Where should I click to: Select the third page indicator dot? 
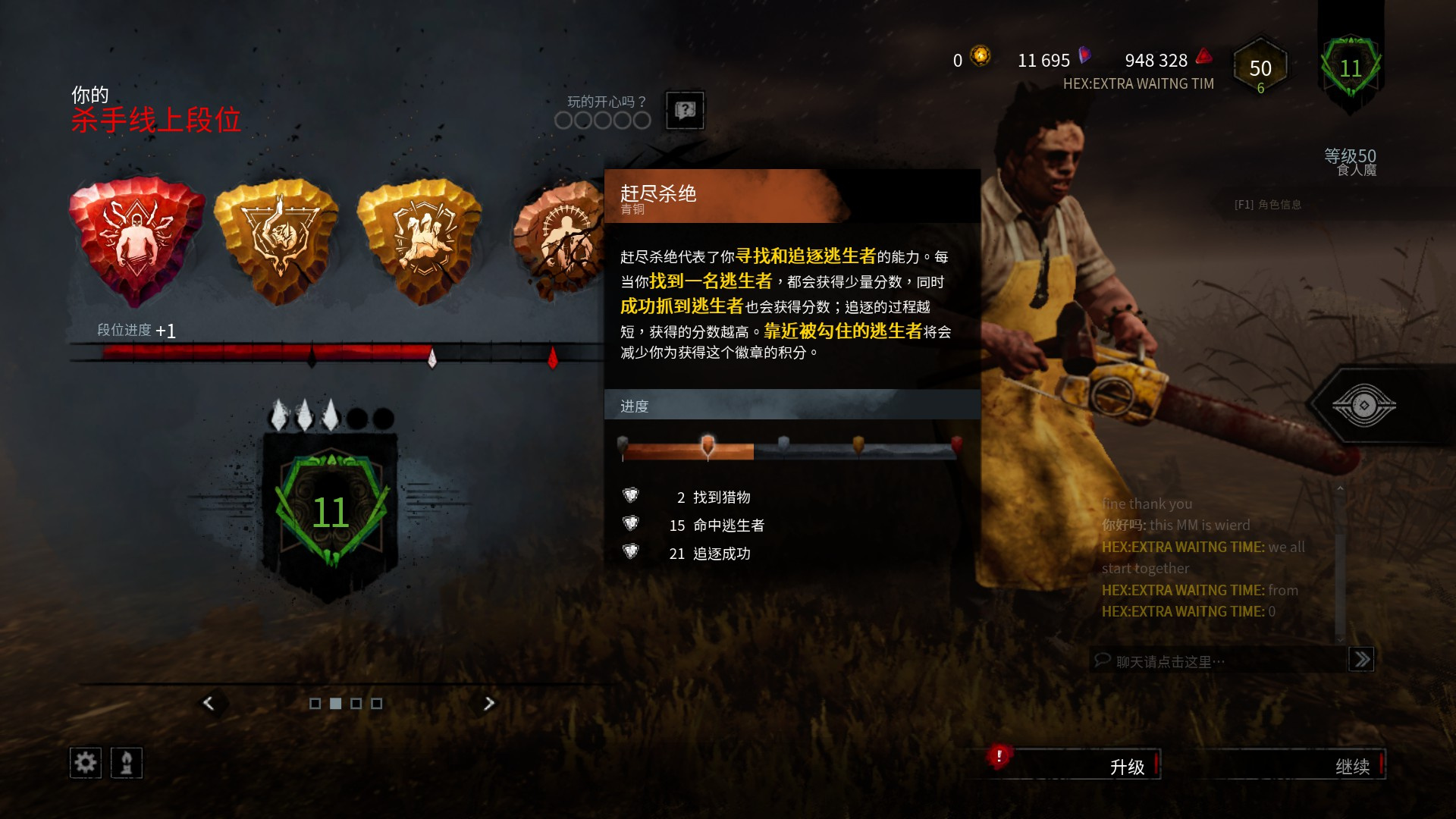coord(356,704)
